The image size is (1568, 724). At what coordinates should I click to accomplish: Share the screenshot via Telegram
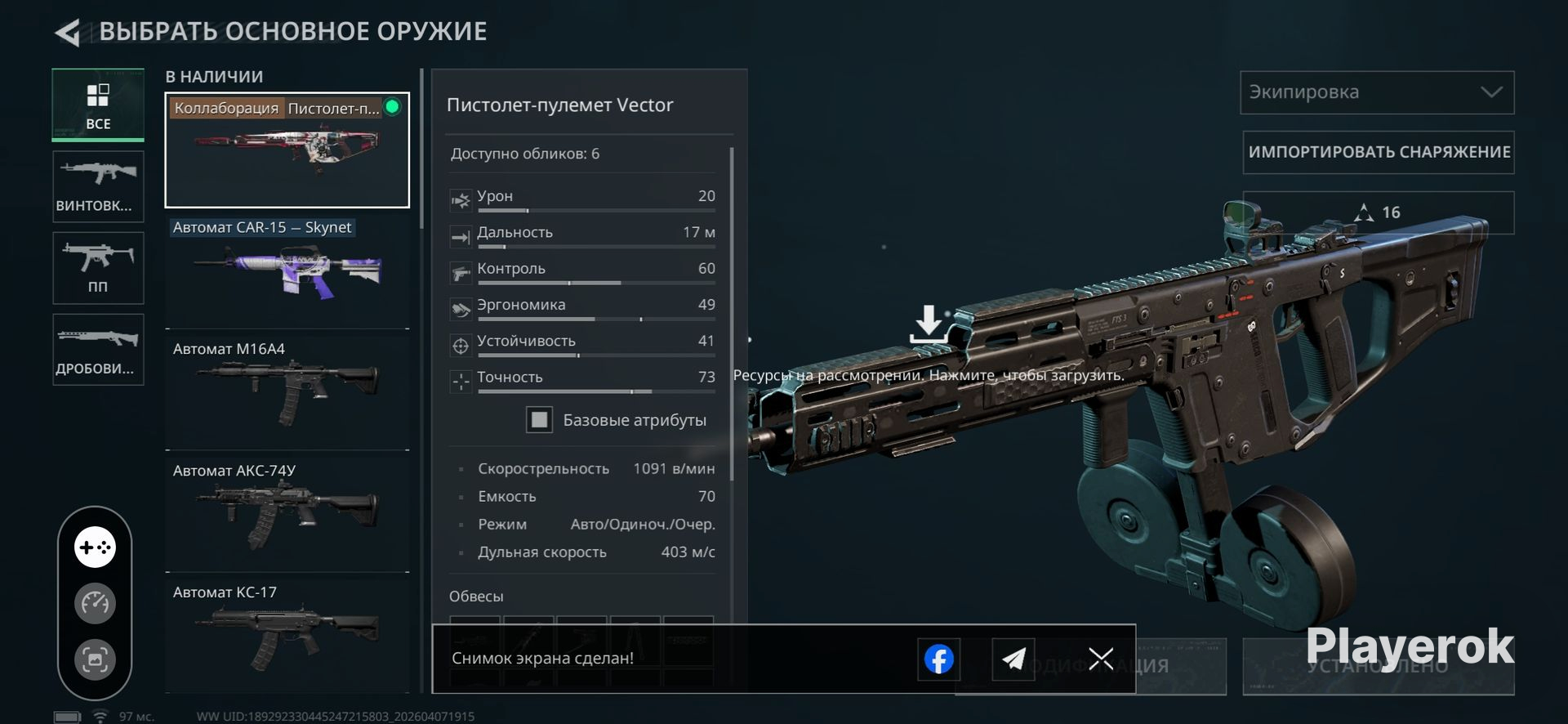1013,659
